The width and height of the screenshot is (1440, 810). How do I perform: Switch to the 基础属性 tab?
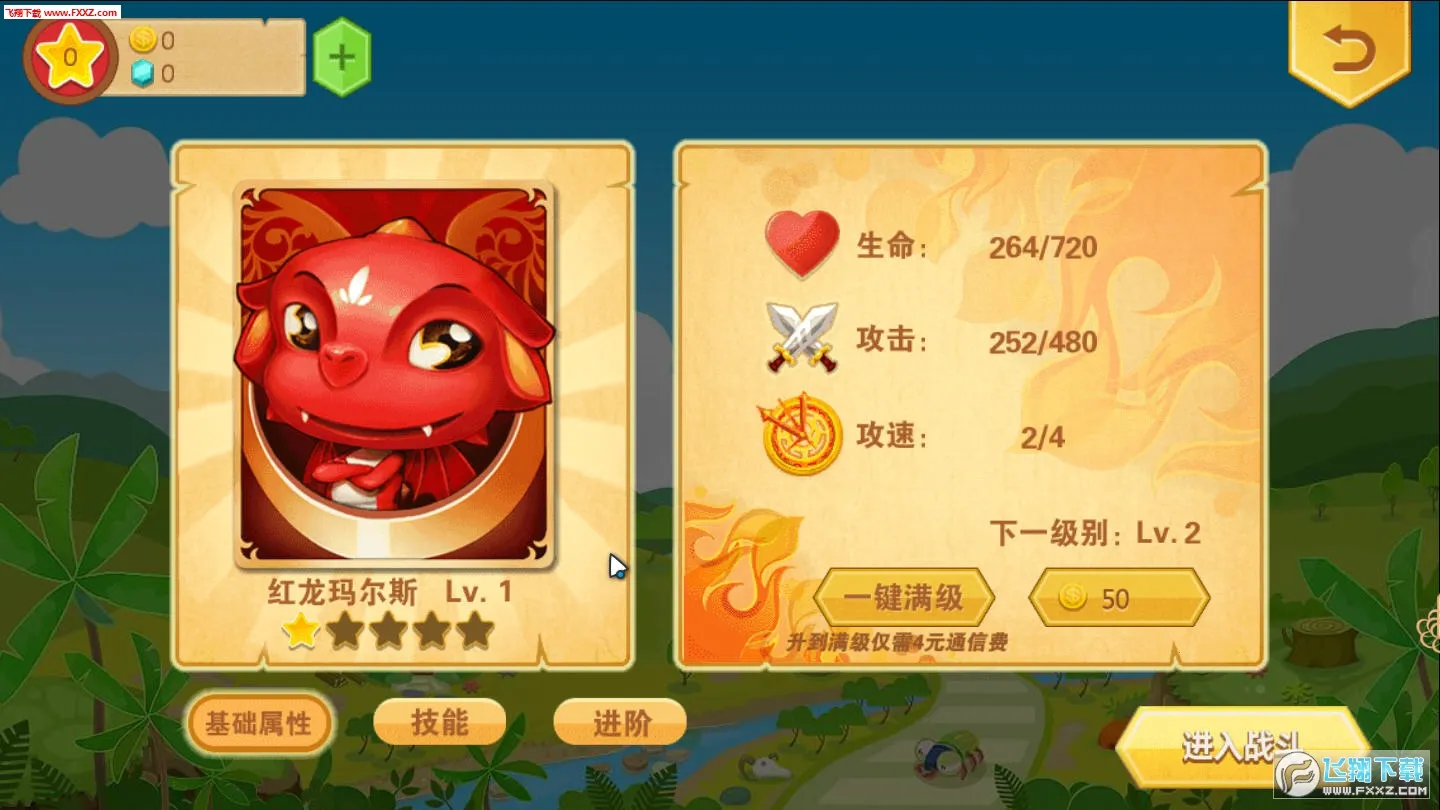click(x=259, y=723)
